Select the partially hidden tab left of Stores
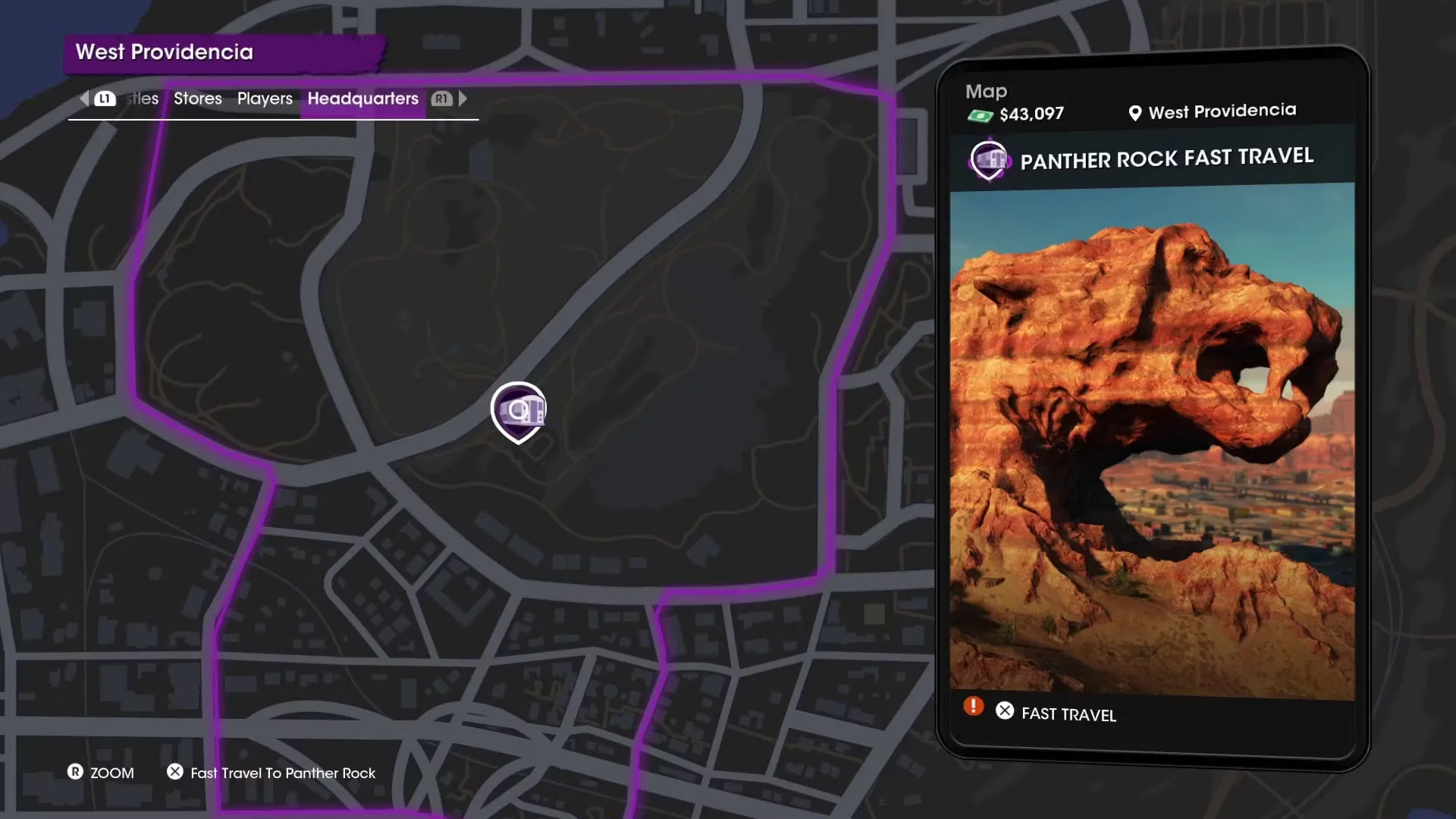Viewport: 1456px width, 819px height. pos(143,99)
